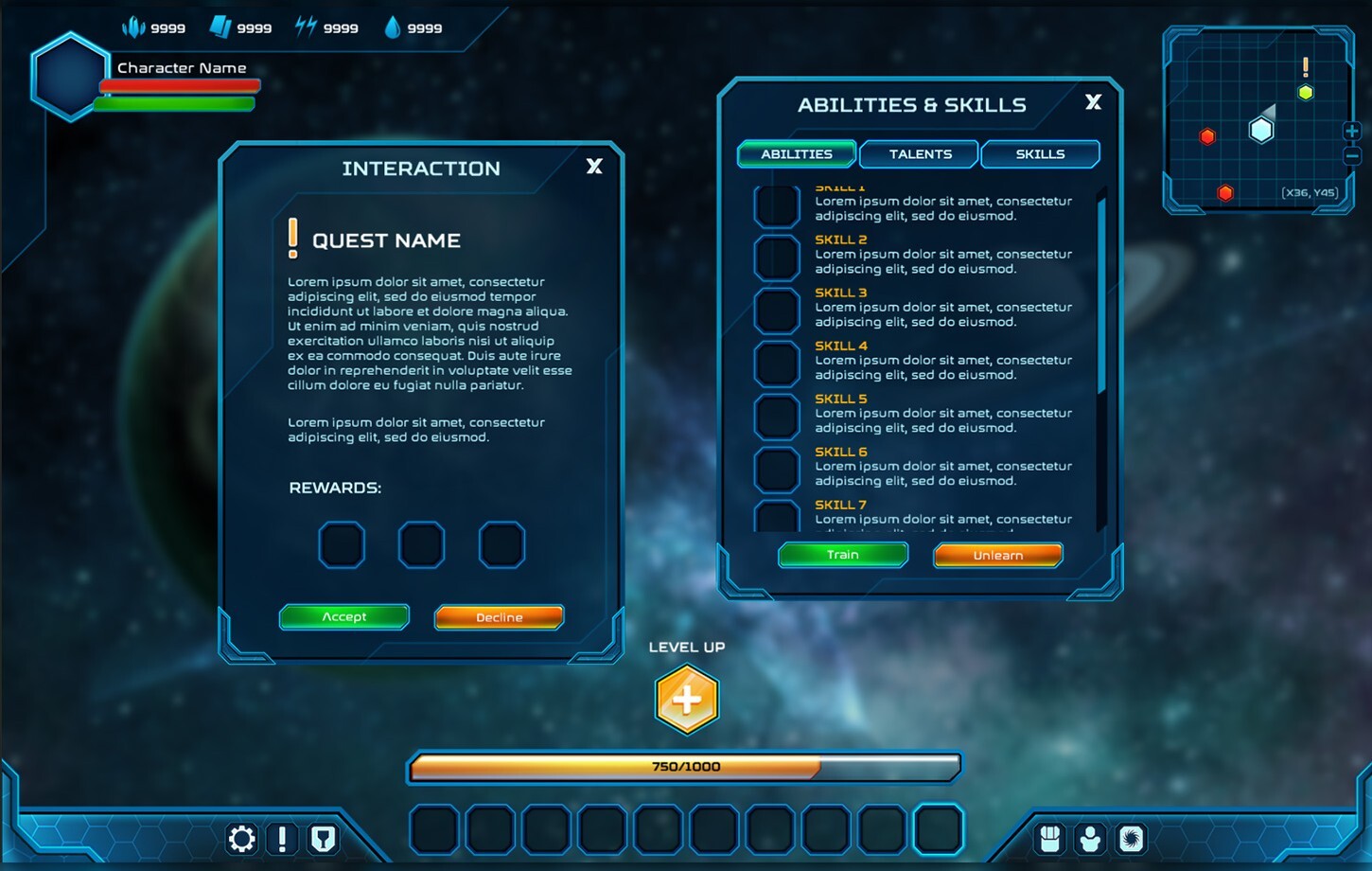Open the inventory backpack icon

[x=1050, y=838]
